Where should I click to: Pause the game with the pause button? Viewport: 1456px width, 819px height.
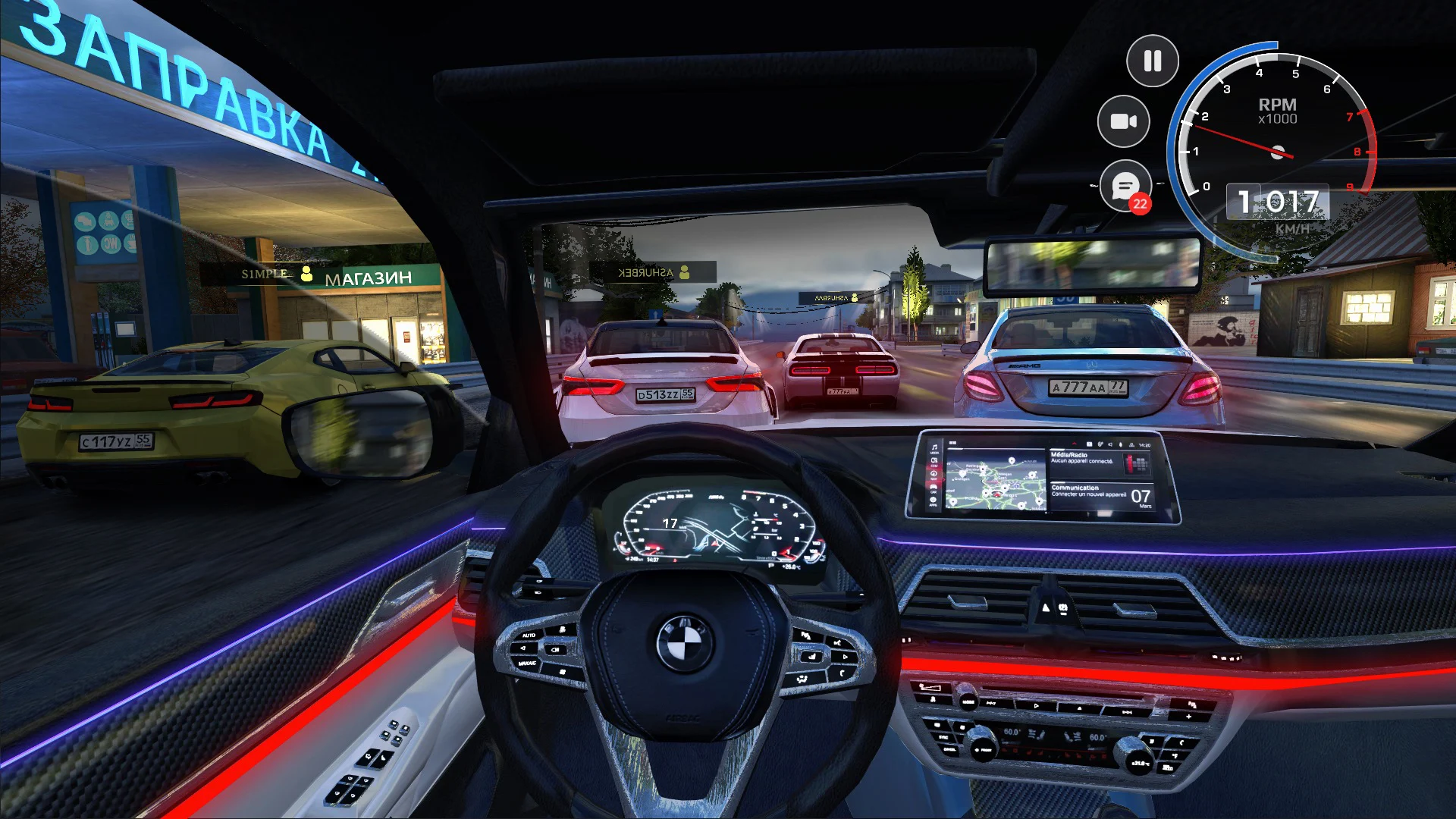(x=1152, y=61)
